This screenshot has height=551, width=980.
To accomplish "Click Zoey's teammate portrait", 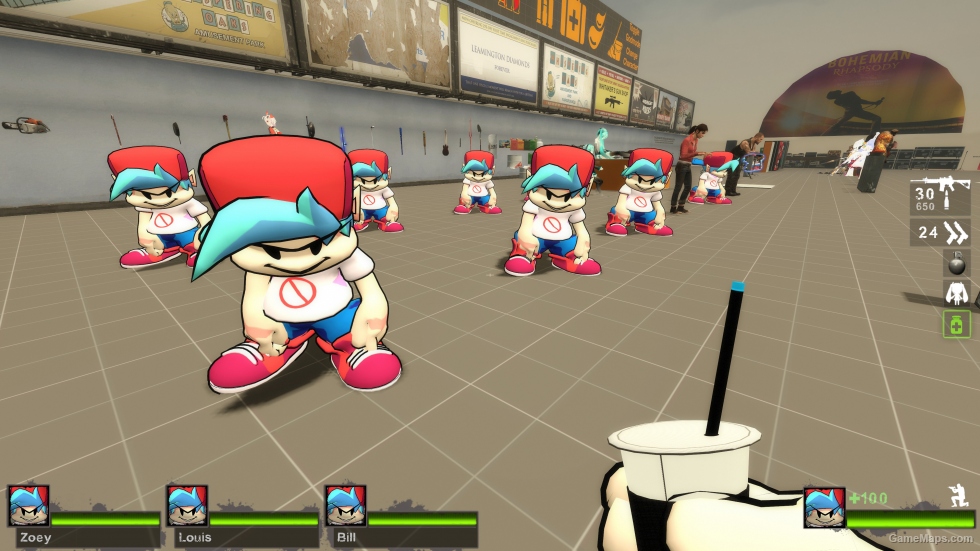I will pyautogui.click(x=27, y=506).
